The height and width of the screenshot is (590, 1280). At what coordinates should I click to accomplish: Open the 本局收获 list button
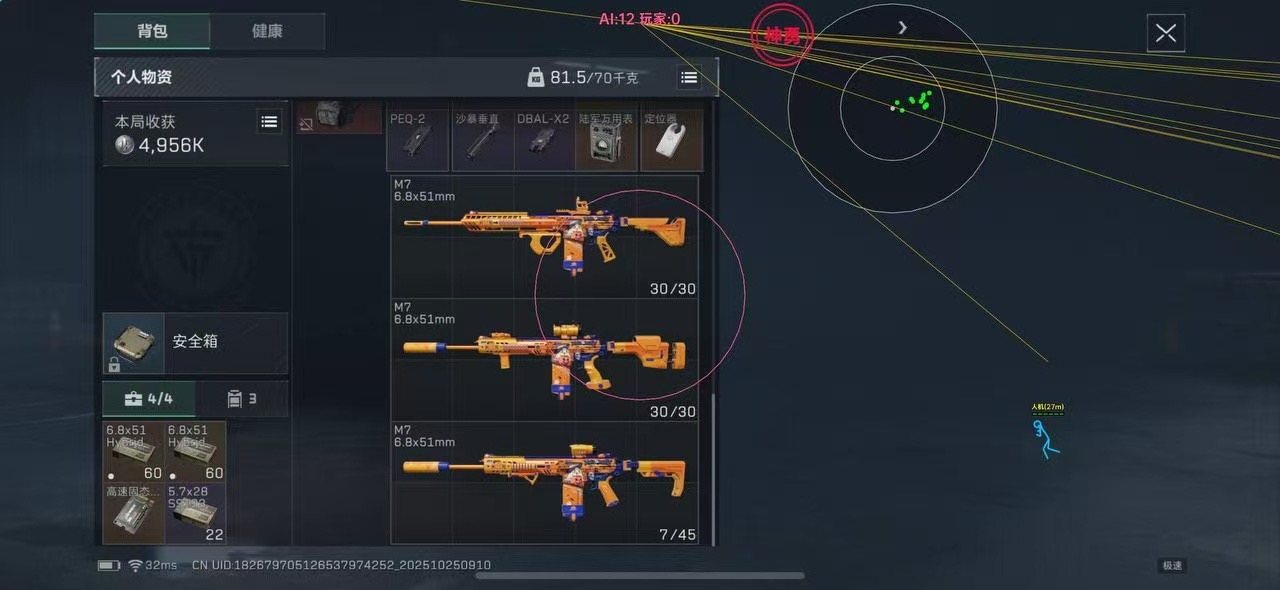tap(269, 122)
